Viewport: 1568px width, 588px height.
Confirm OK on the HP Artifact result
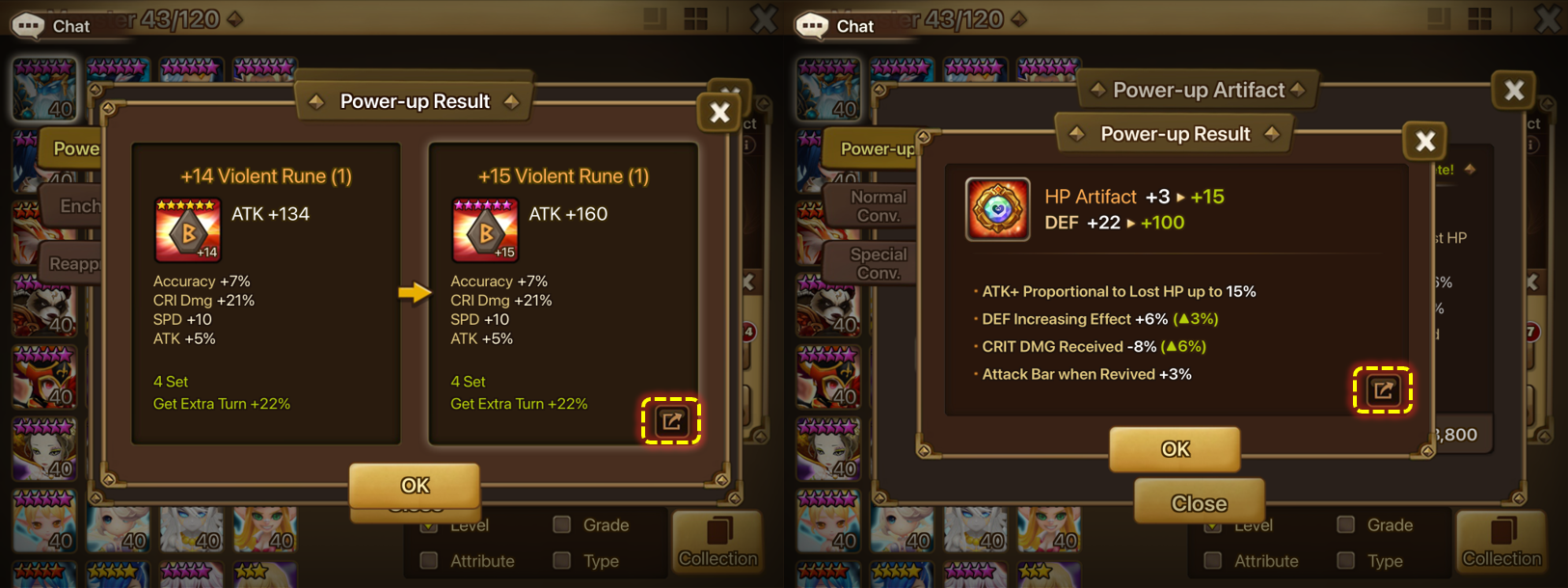click(x=1175, y=448)
